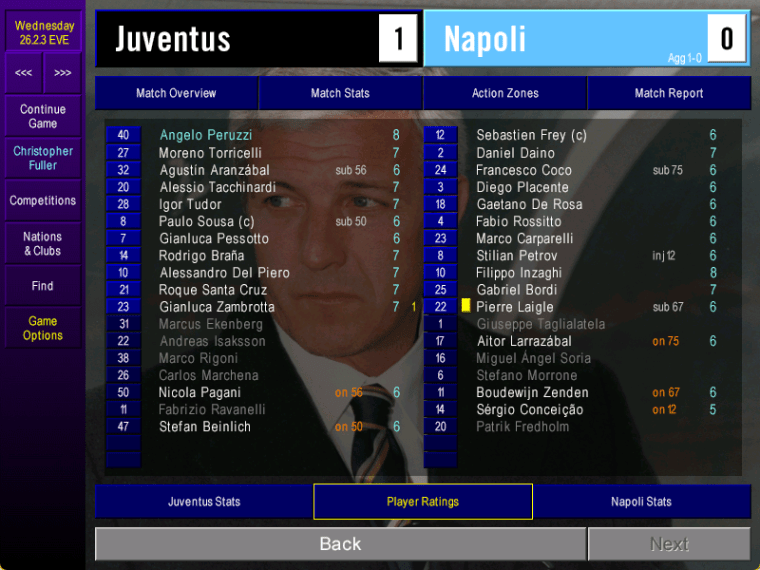The width and height of the screenshot is (760, 570).
Task: Open the Competitions menu
Action: 43,201
